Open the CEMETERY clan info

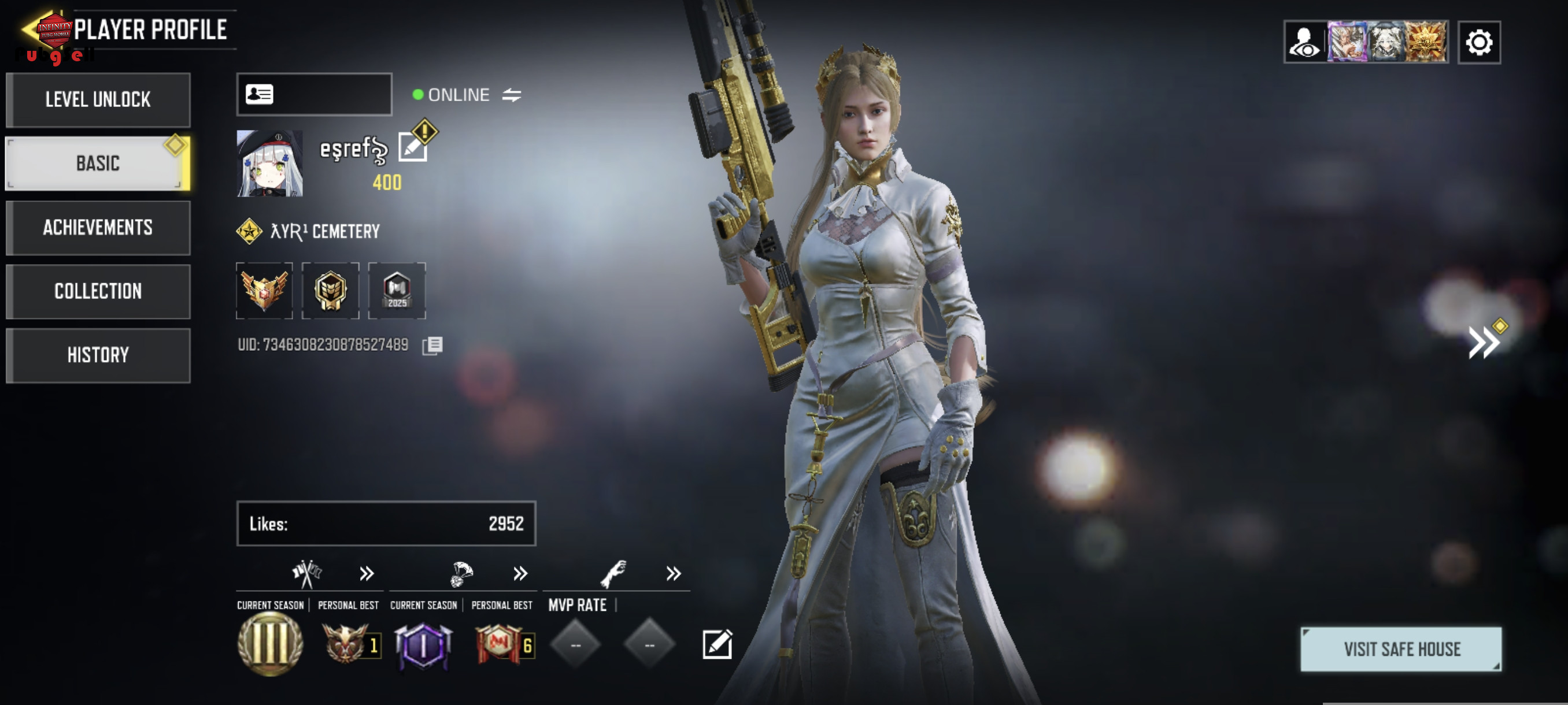coord(325,231)
